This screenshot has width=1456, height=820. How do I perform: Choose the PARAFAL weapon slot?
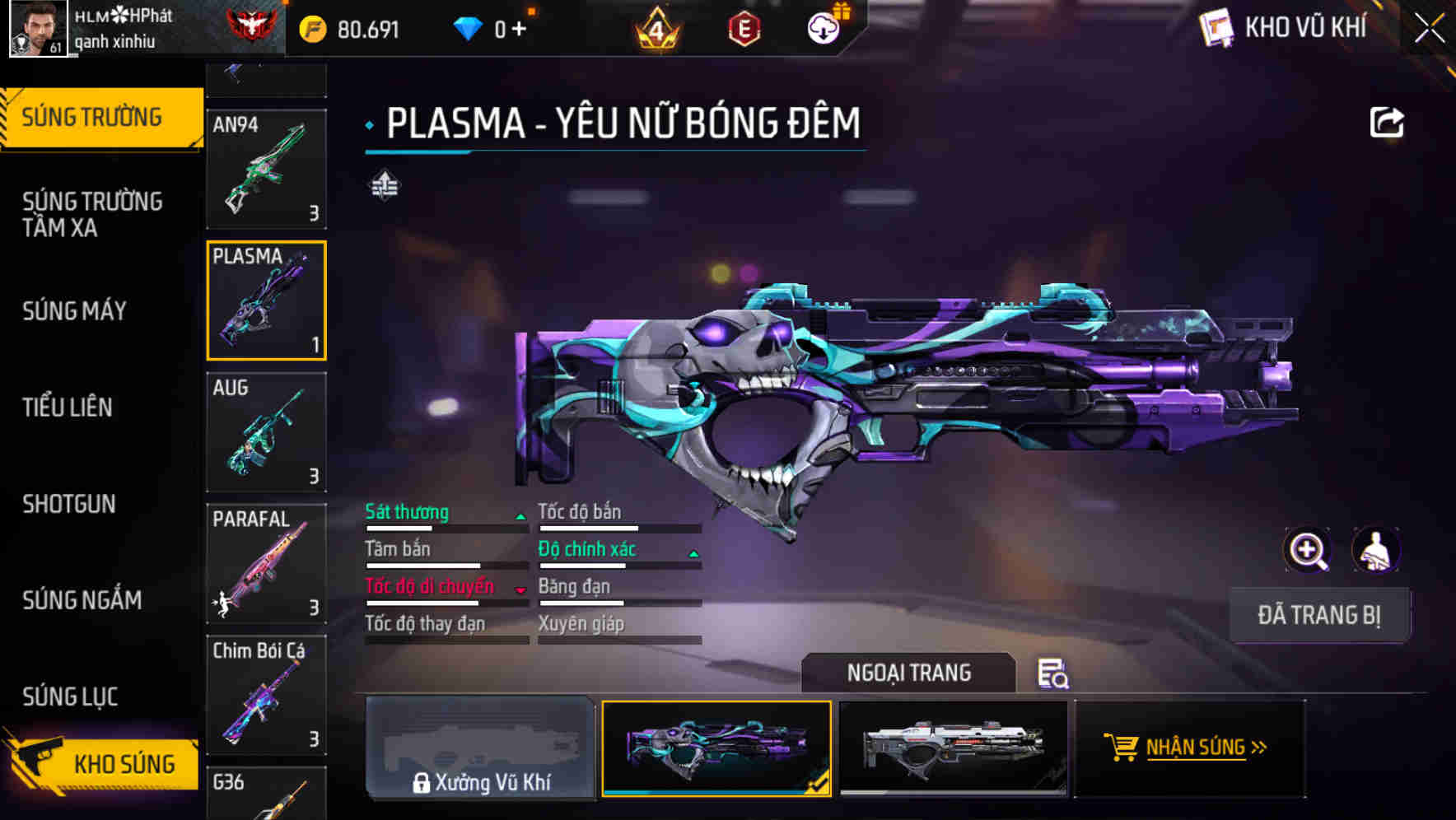point(266,563)
